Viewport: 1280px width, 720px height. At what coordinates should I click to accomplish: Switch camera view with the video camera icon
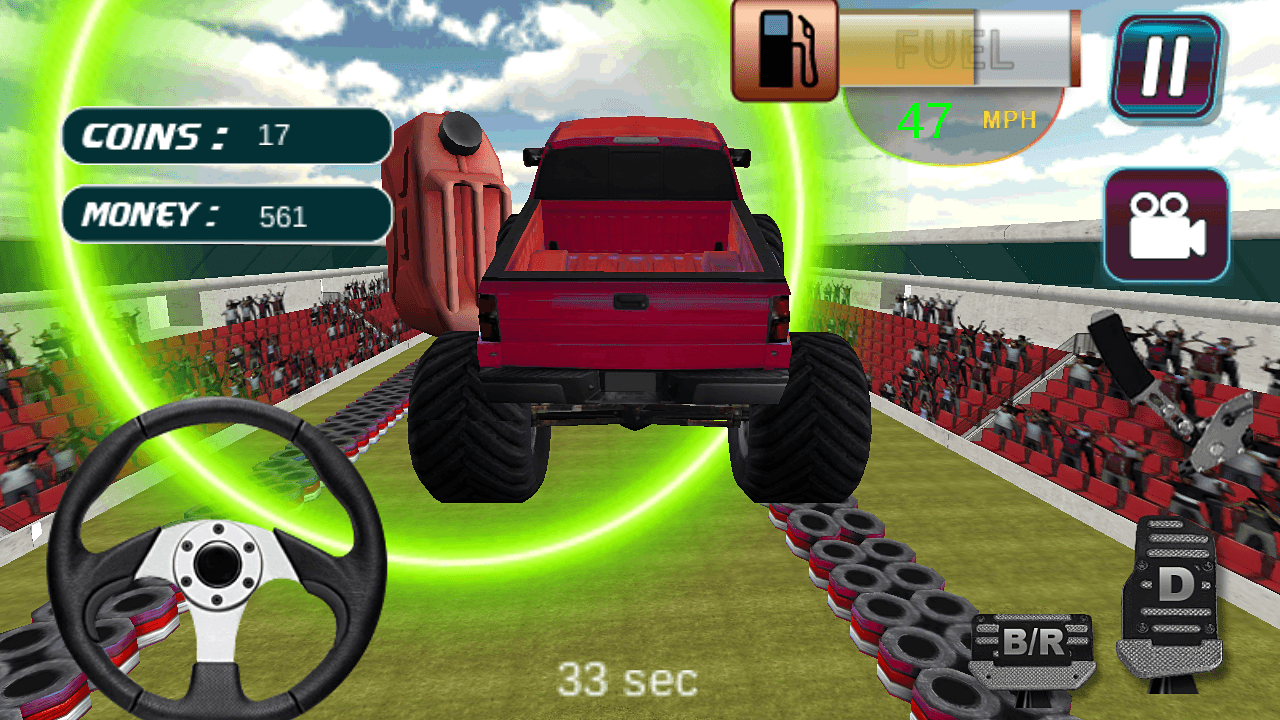tap(1166, 225)
